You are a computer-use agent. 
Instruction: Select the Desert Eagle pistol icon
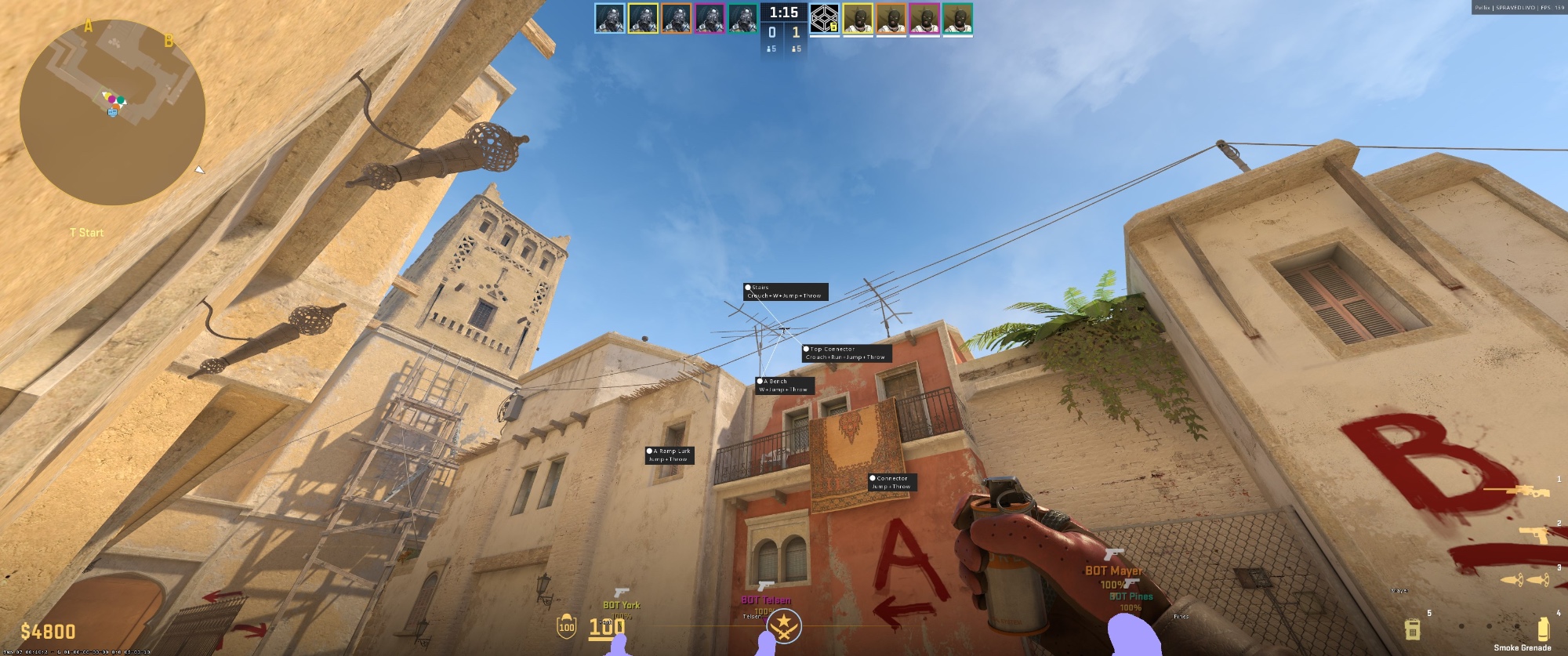[1534, 534]
